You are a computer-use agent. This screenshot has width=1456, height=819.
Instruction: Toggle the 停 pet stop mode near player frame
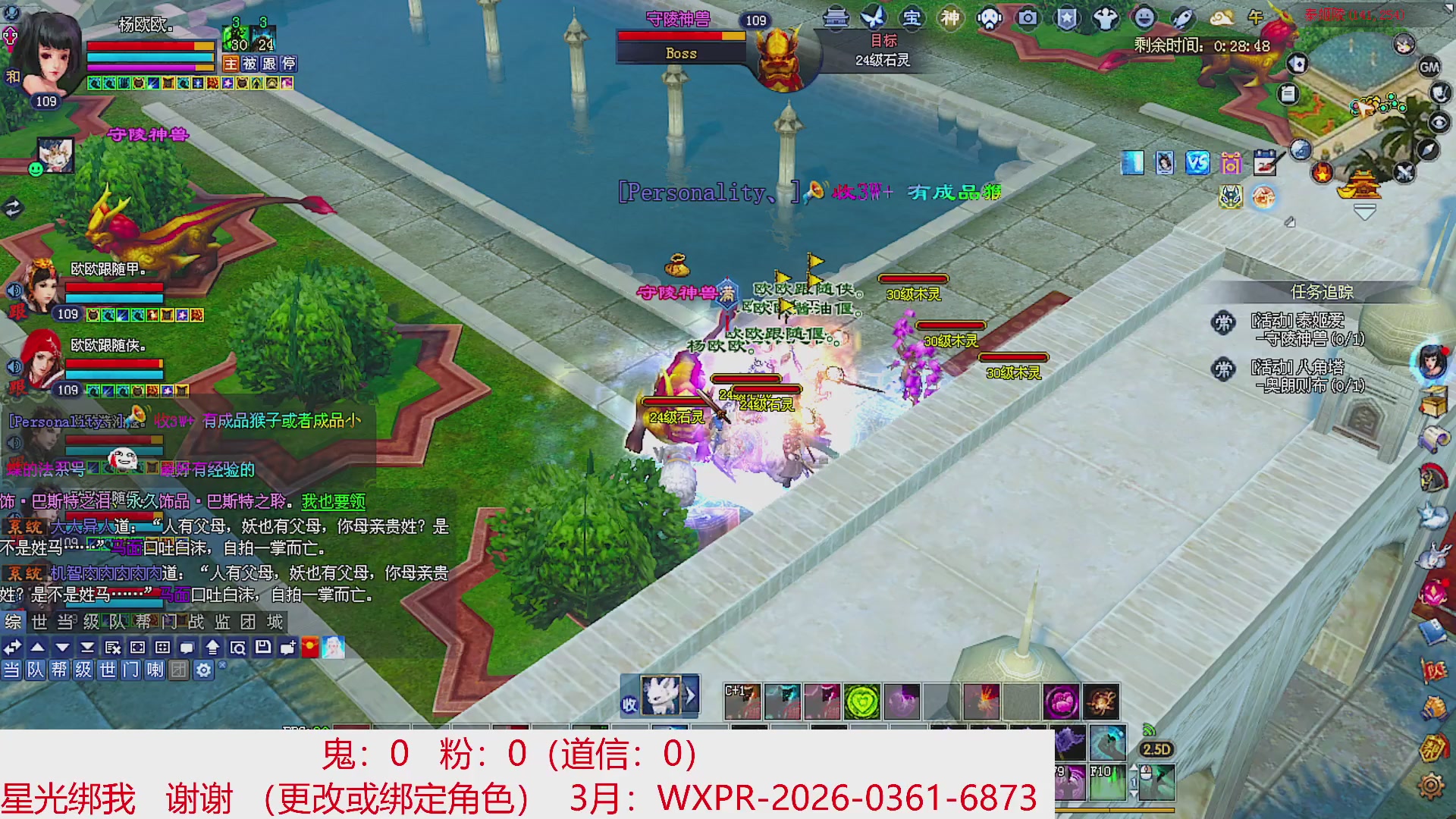[x=289, y=64]
